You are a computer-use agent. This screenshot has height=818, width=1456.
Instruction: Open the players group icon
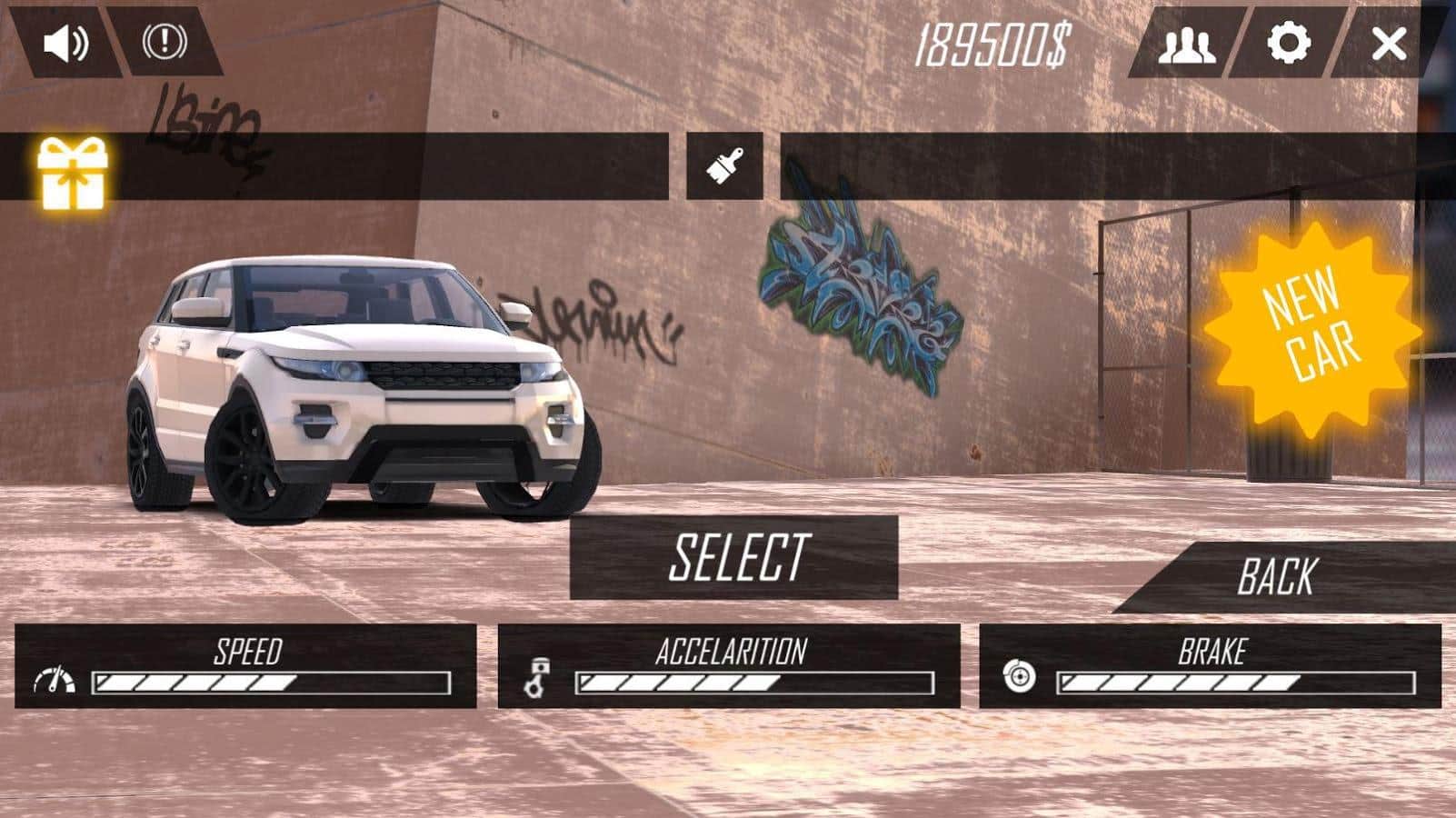[x=1186, y=44]
